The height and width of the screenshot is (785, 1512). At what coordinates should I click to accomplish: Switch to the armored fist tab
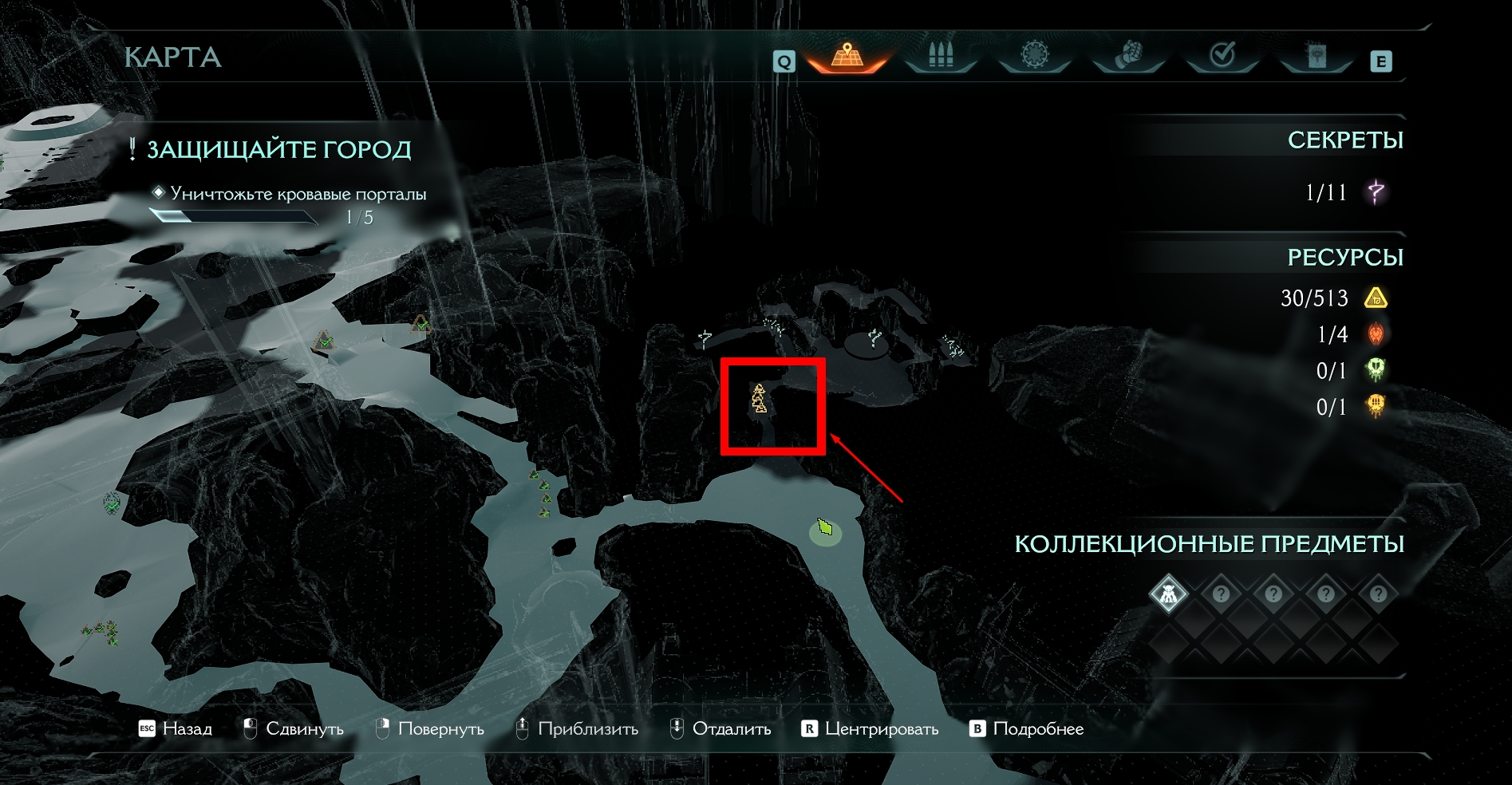point(1128,56)
